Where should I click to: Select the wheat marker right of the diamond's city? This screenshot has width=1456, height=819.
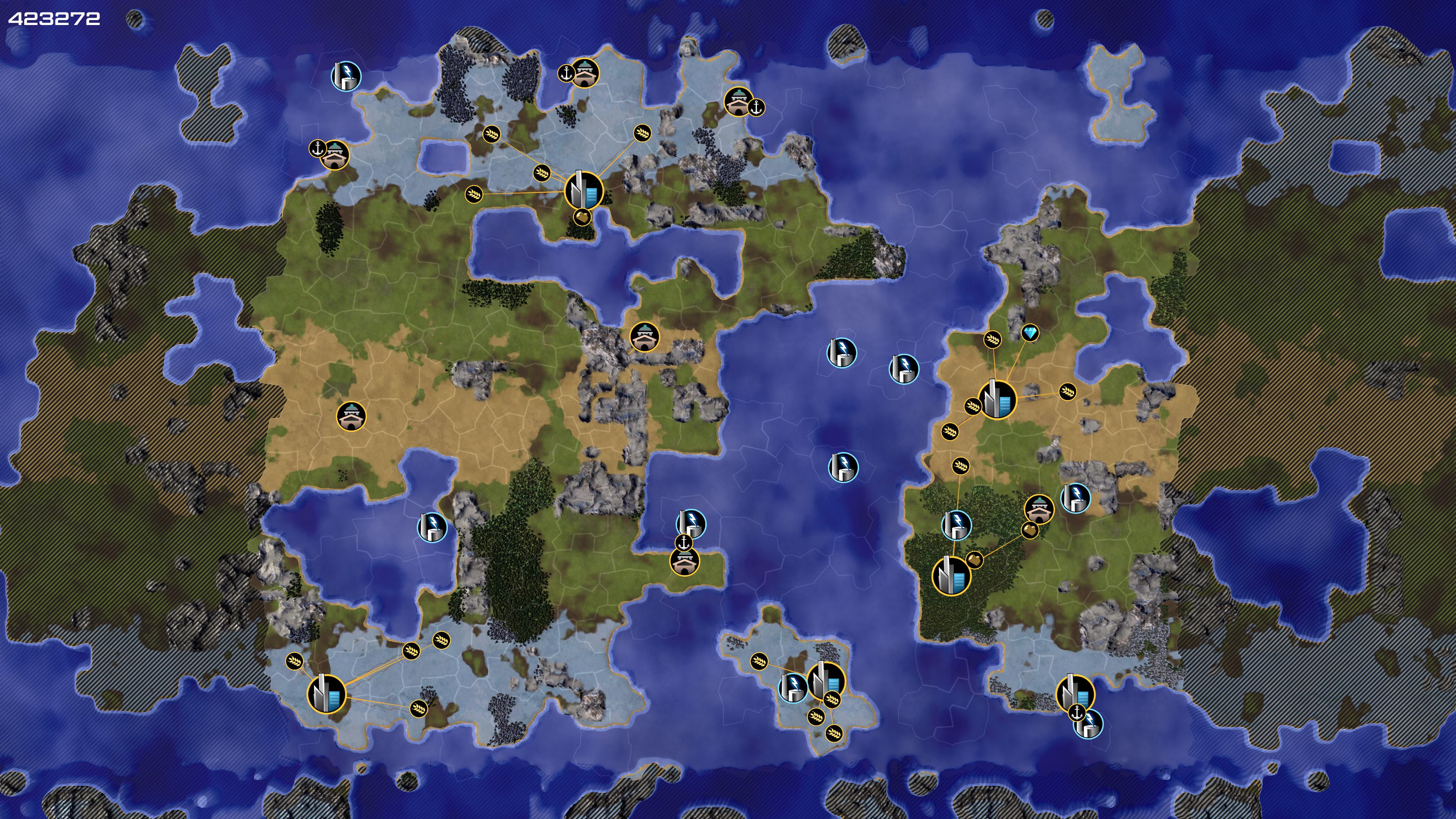(x=1067, y=391)
